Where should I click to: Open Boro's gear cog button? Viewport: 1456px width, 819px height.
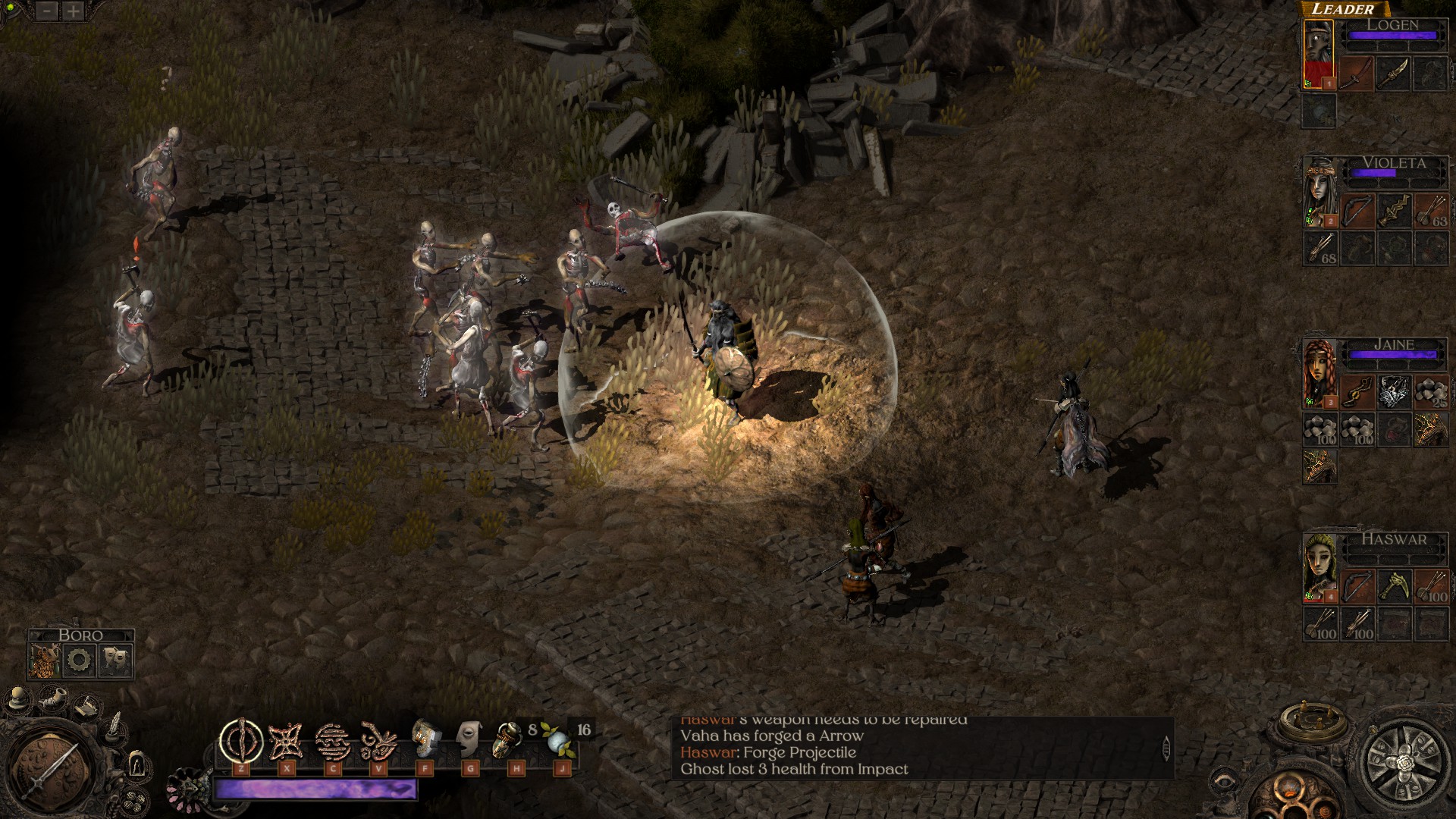pyautogui.click(x=79, y=661)
